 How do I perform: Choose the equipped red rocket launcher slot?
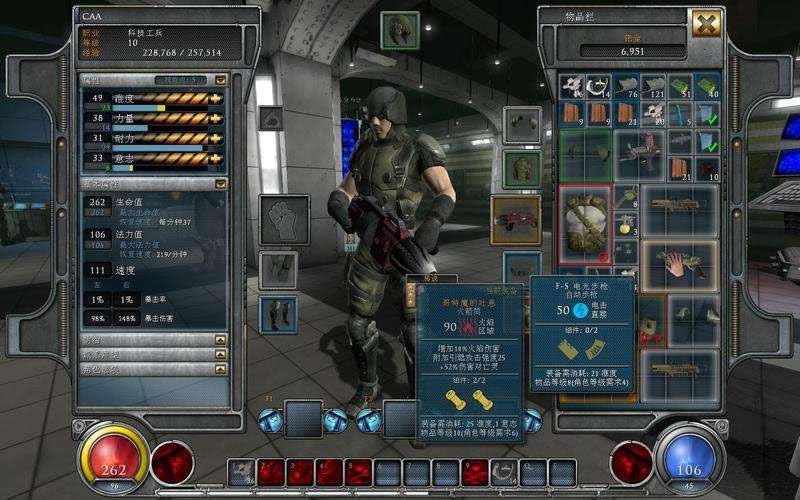(516, 219)
